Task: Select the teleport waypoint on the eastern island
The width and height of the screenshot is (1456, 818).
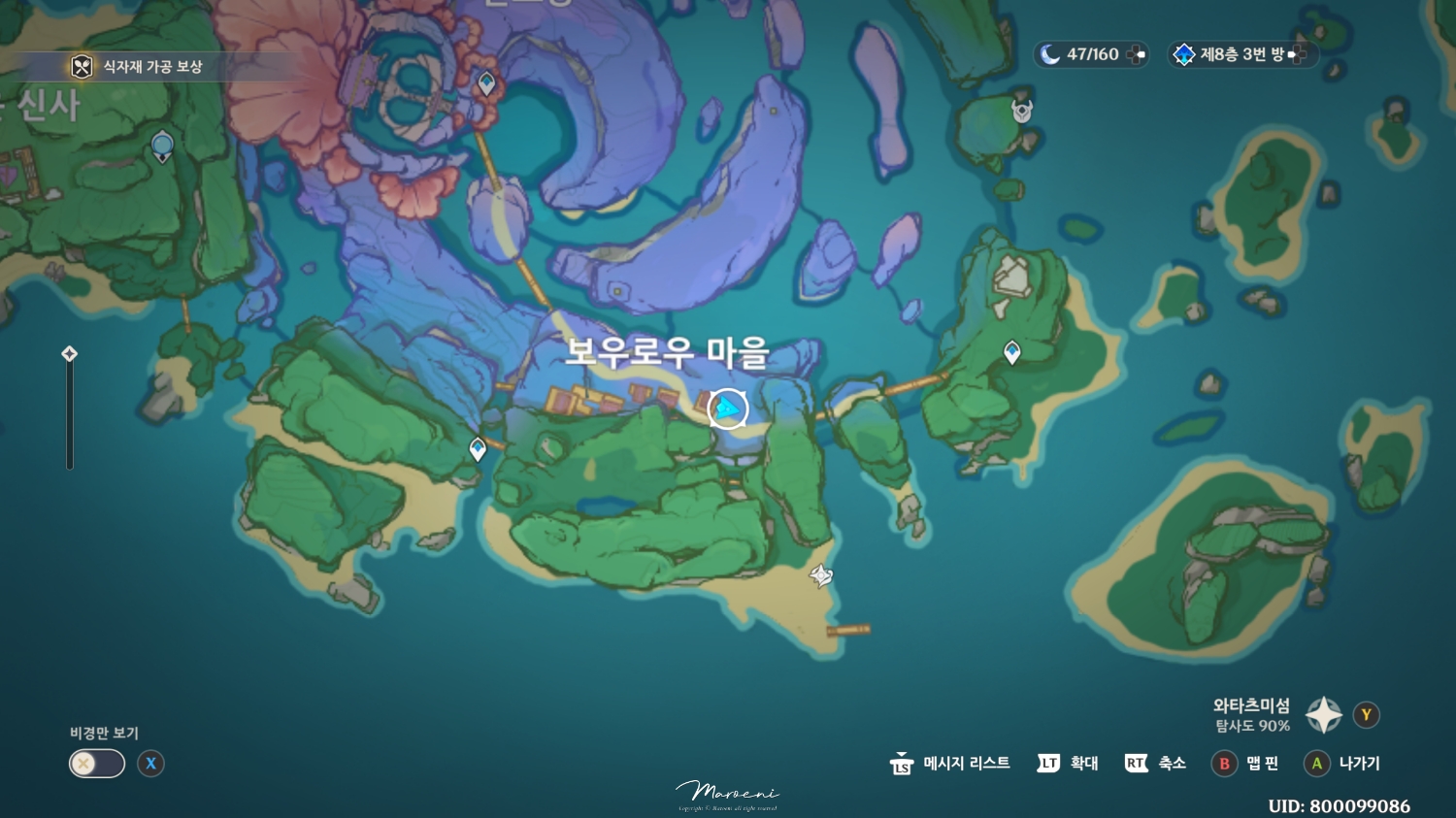Action: tap(1010, 354)
